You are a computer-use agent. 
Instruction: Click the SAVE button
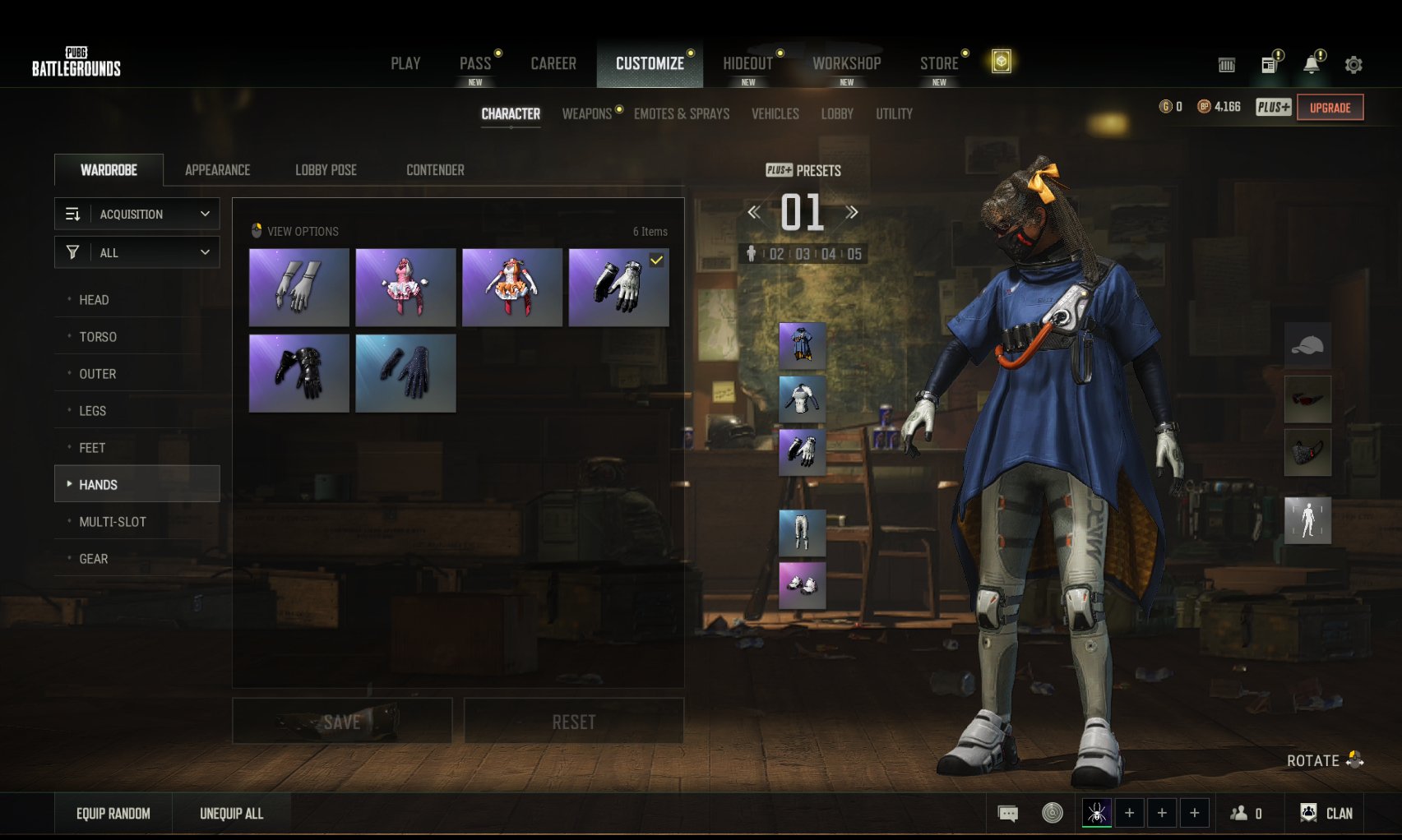coord(342,722)
